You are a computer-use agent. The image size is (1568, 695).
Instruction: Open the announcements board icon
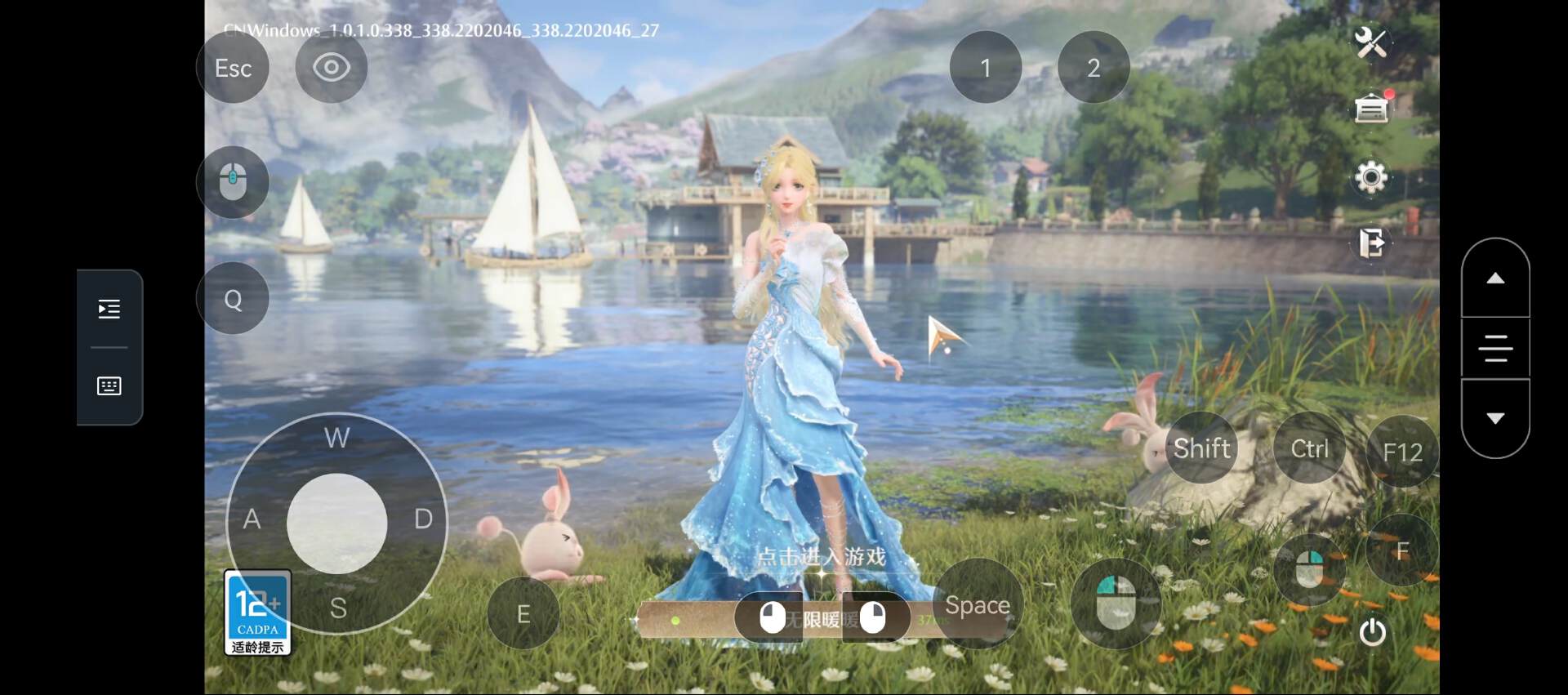pos(1371,108)
